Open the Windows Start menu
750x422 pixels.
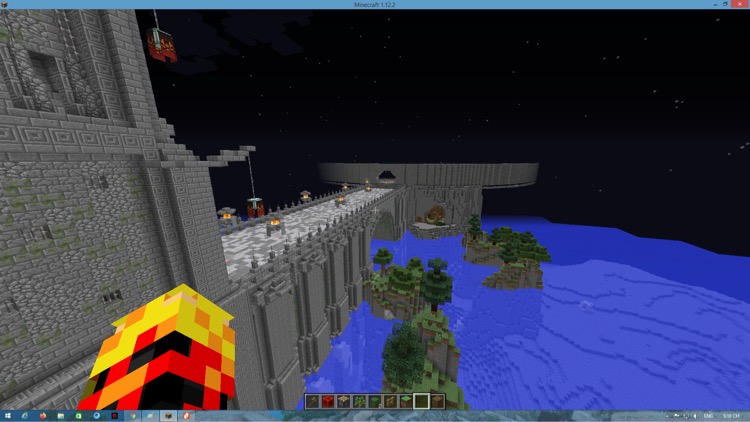click(8, 415)
